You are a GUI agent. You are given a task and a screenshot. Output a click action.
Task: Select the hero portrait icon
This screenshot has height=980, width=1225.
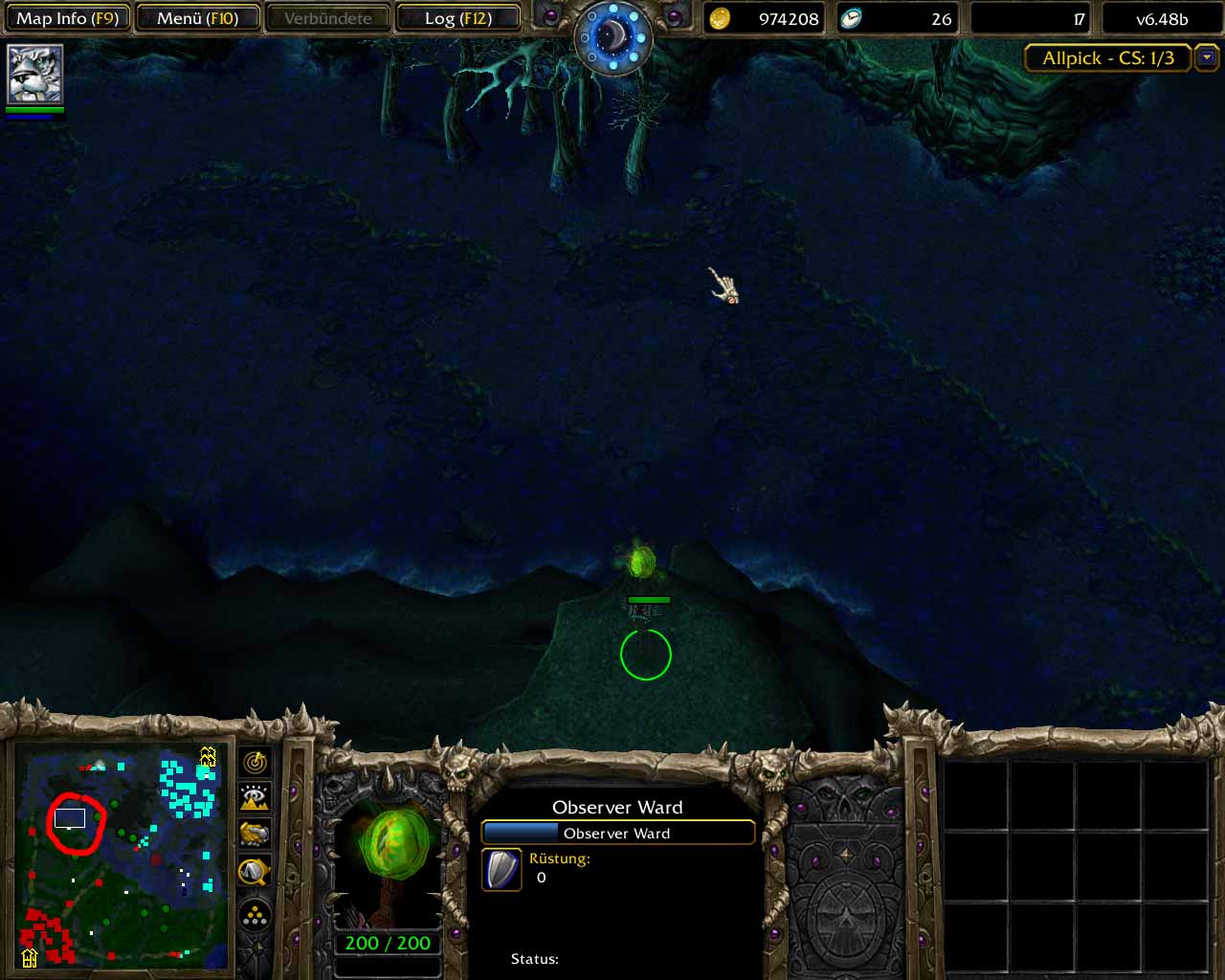(35, 74)
